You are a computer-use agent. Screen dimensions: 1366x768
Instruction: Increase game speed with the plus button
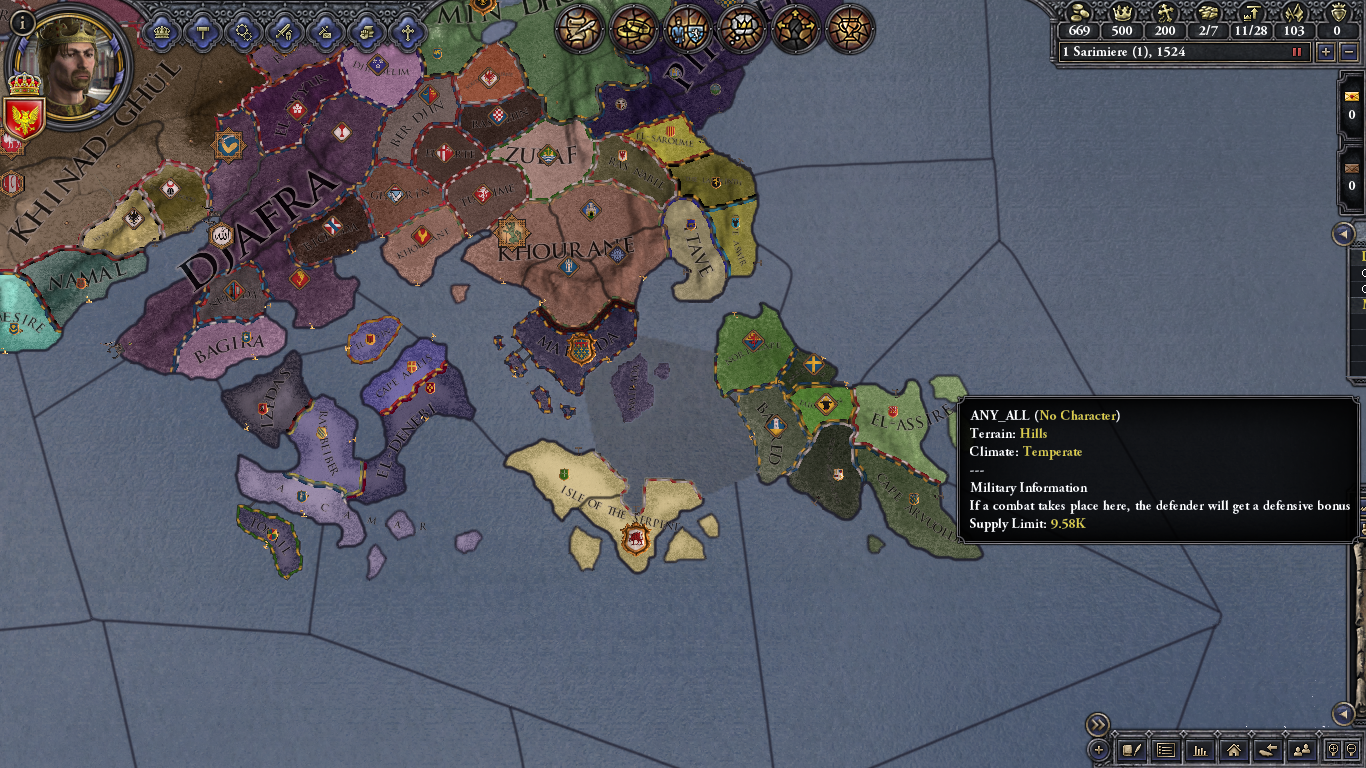coord(1325,51)
